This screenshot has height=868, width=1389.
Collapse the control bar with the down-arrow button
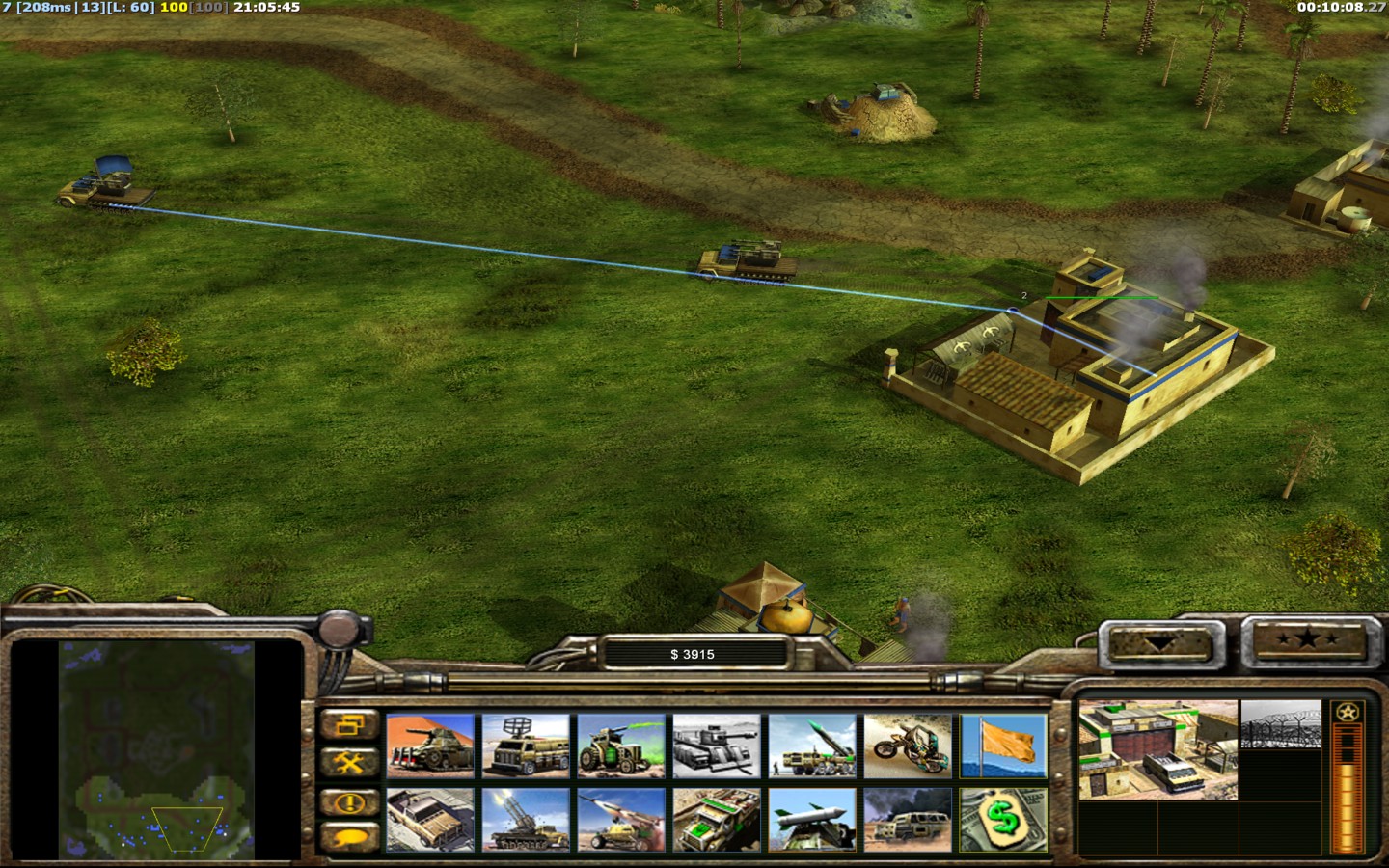(x=1161, y=643)
